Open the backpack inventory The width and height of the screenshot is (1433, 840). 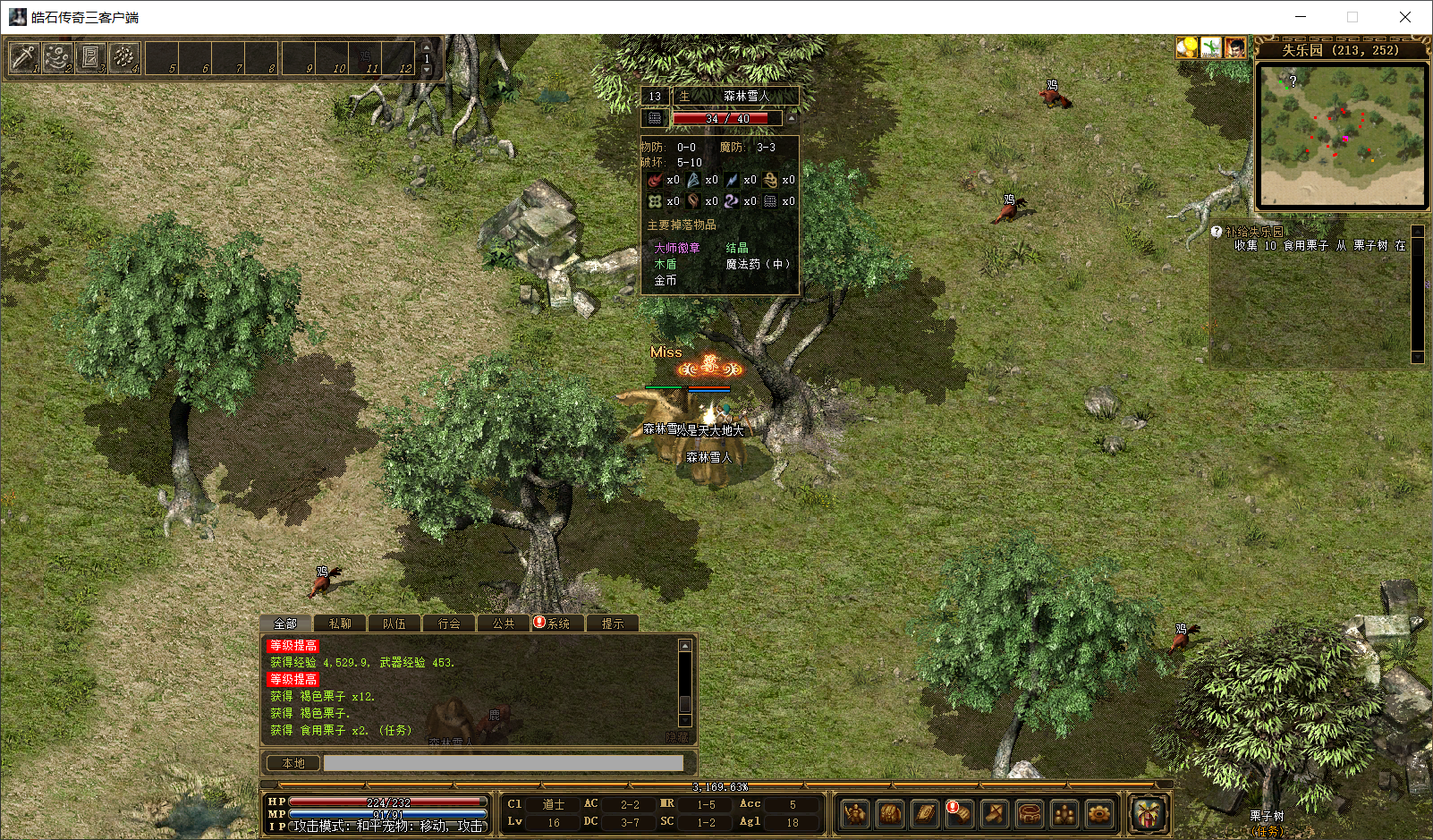click(890, 814)
